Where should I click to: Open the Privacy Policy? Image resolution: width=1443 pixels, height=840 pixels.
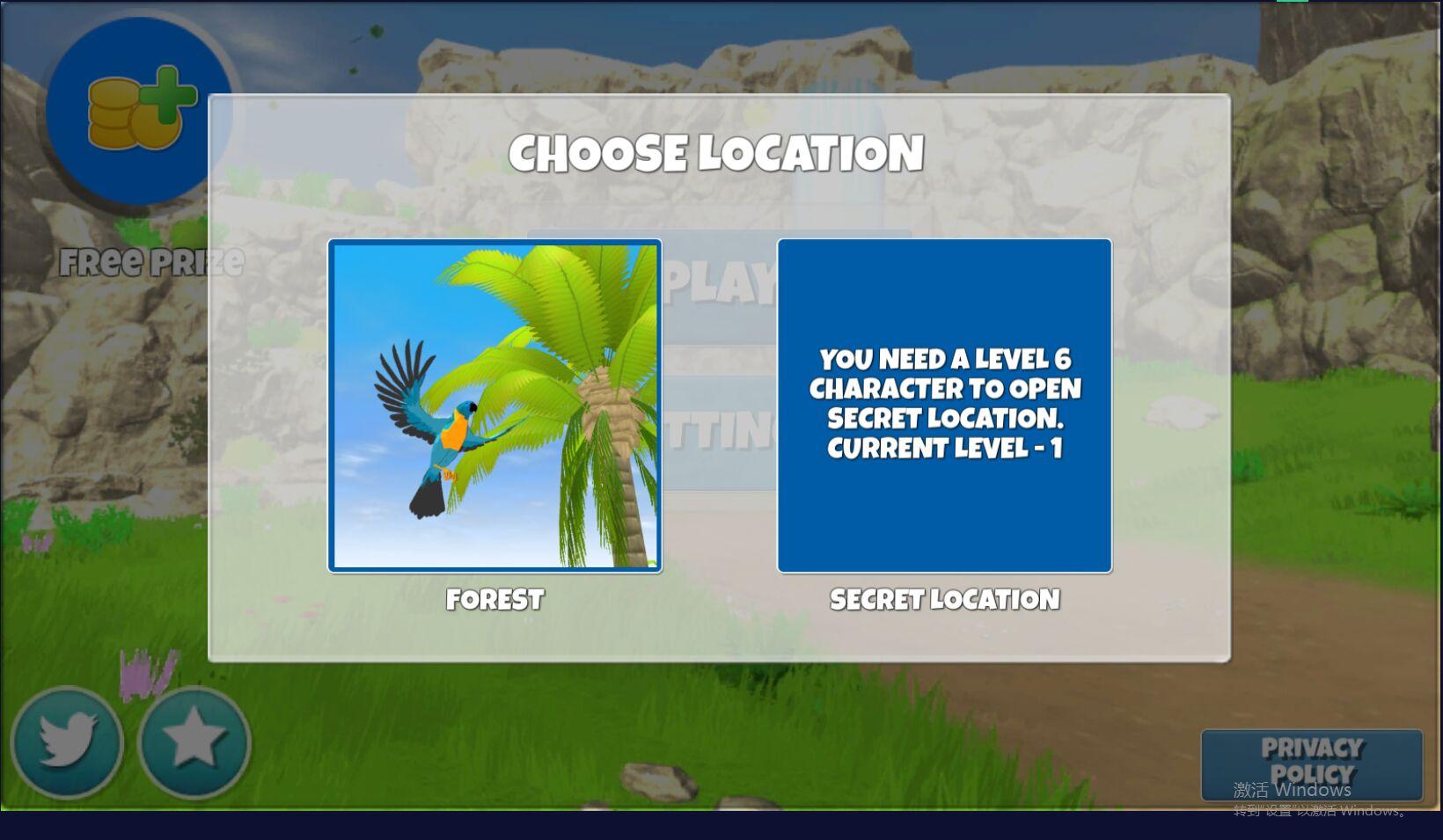coord(1311,763)
